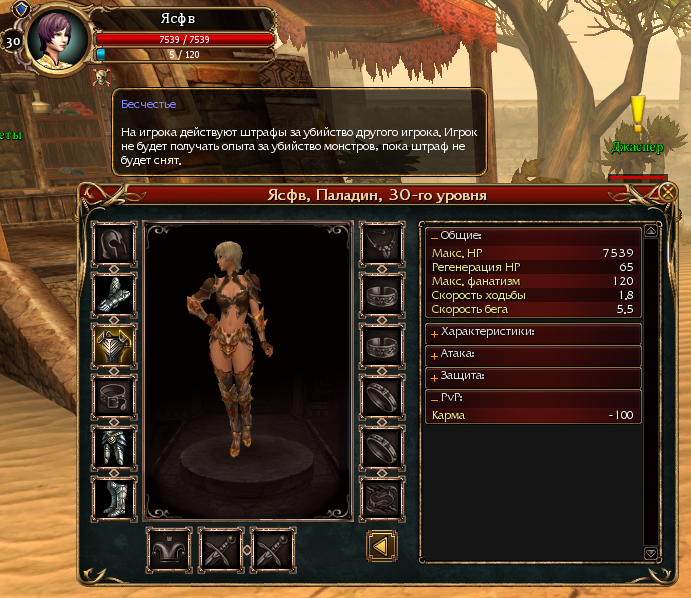Select the leg armor slot
This screenshot has height=598, width=691.
[x=113, y=447]
